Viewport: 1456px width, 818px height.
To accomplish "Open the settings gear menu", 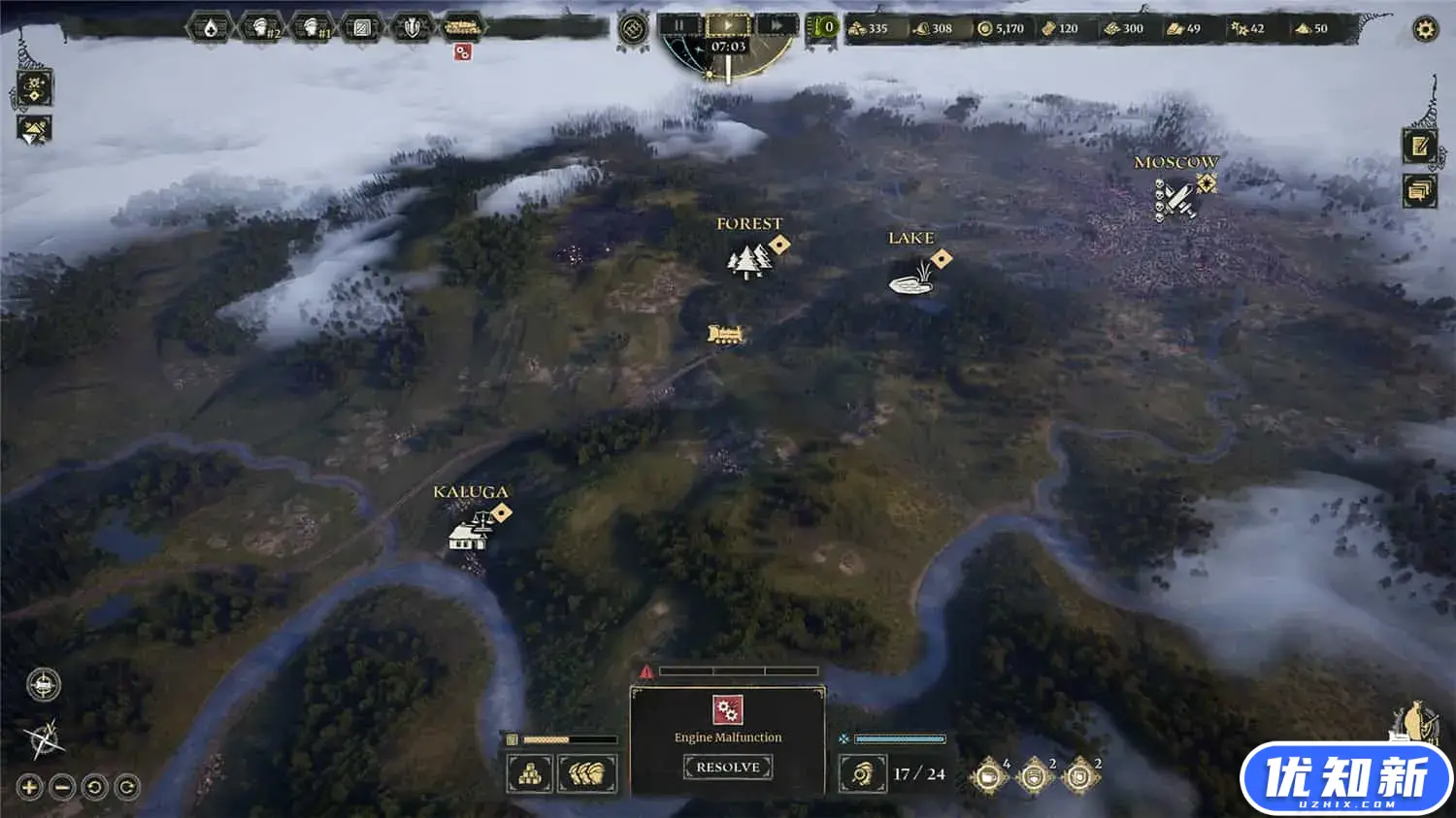I will 1424,29.
